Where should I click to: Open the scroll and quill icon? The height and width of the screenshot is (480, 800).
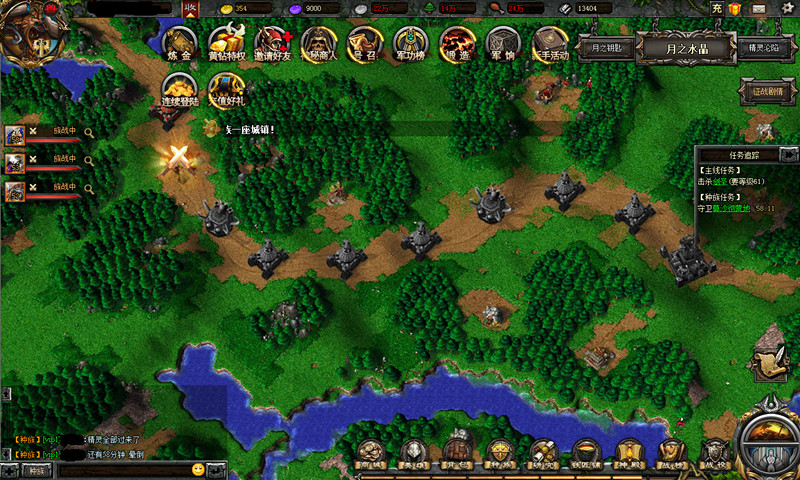coord(769,362)
